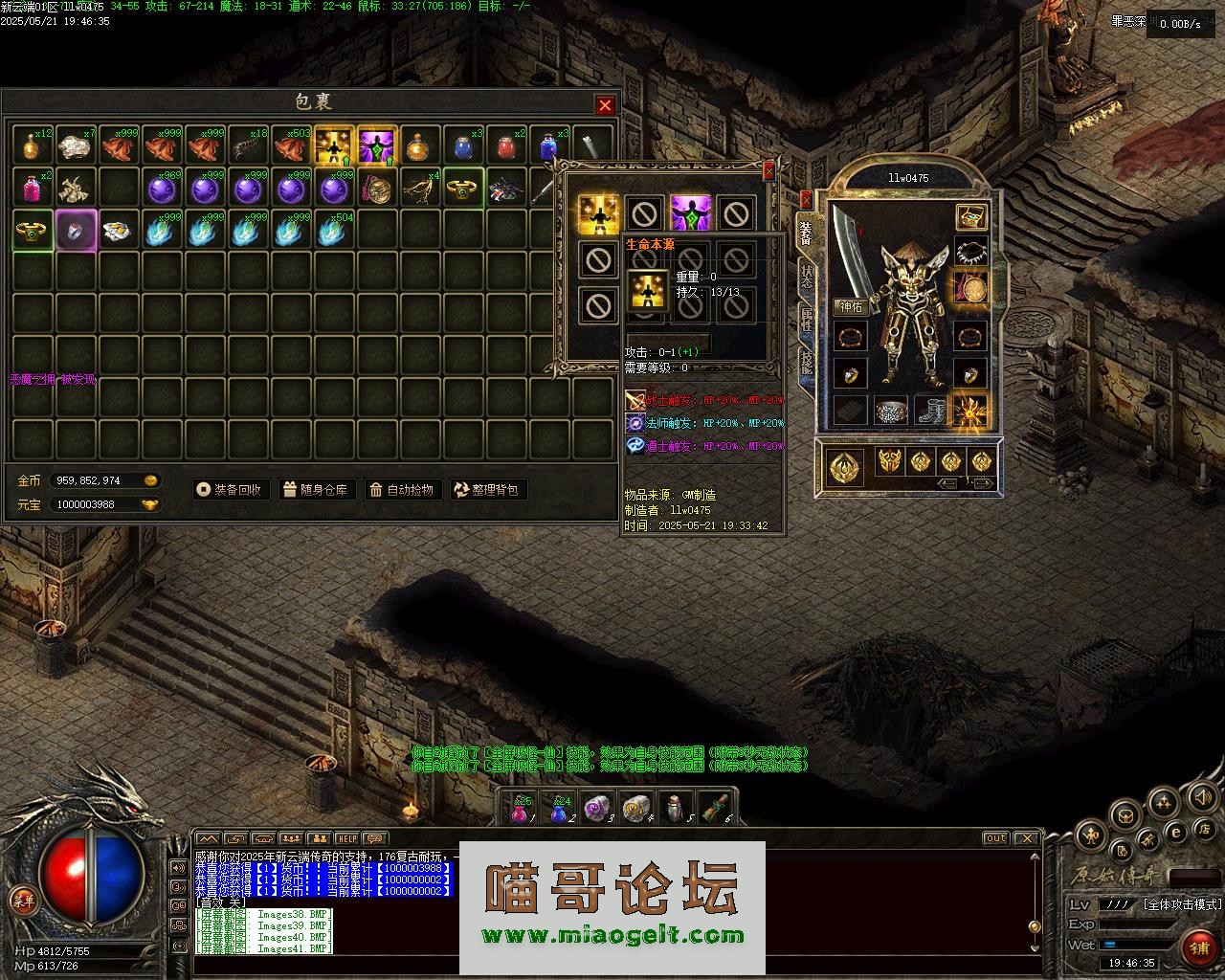Use the red potion in hotbar slot 1
Image resolution: width=1225 pixels, height=980 pixels.
520,811
